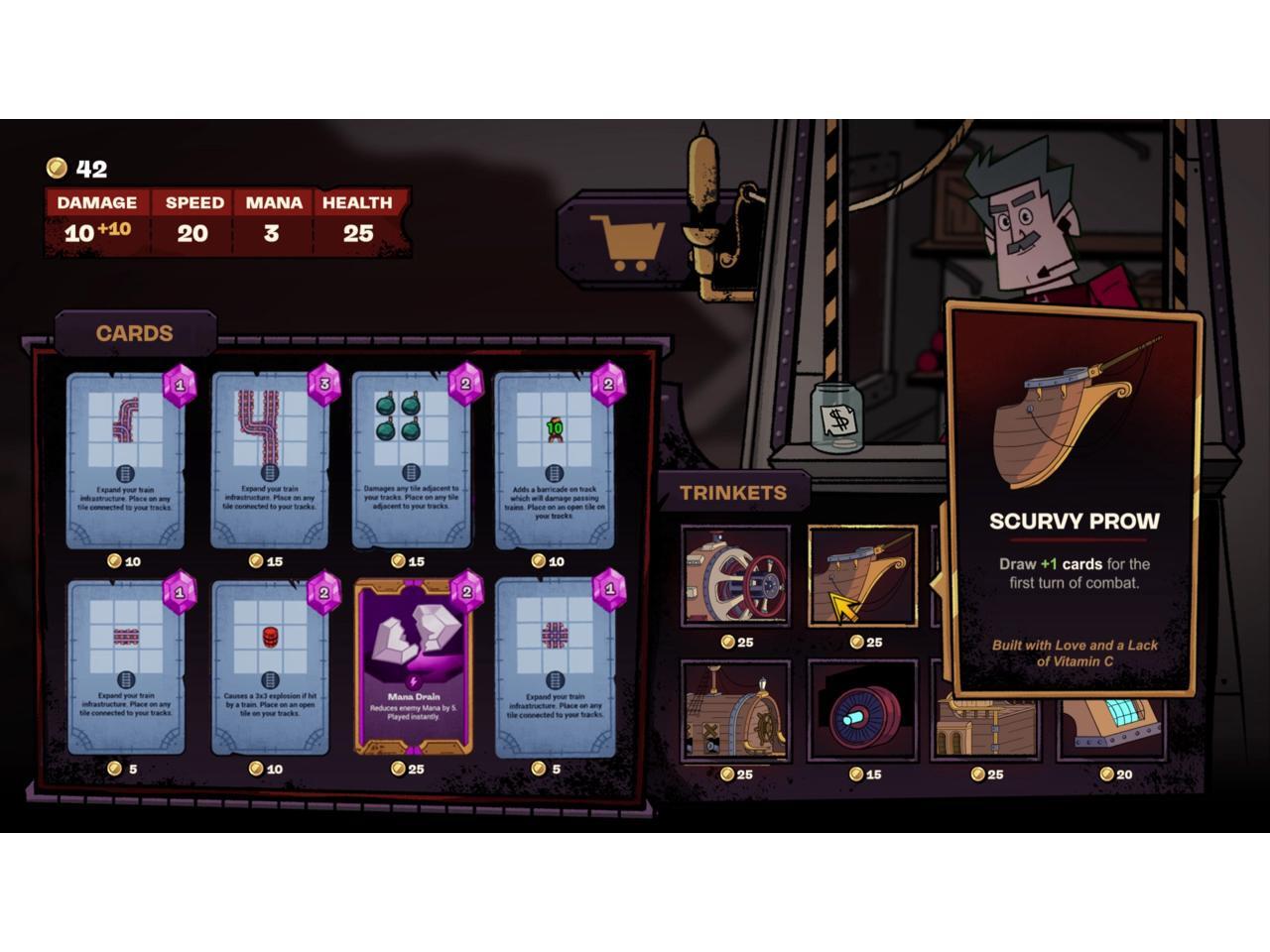Select the wooden cabin with helm trinket
Viewport: 1270px width, 952px height.
(x=735, y=710)
